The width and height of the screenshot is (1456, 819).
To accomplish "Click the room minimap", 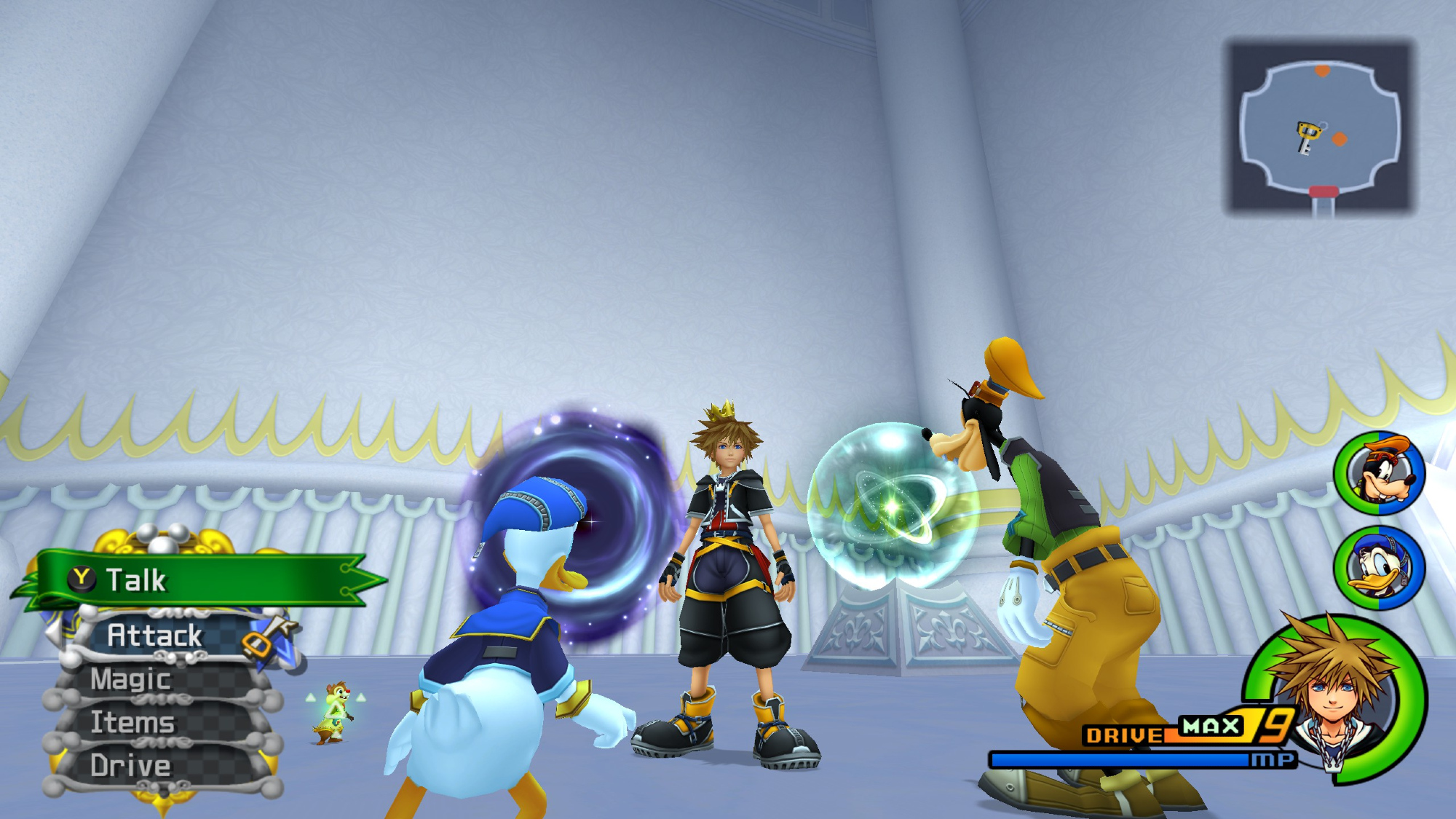I will coord(1320,127).
